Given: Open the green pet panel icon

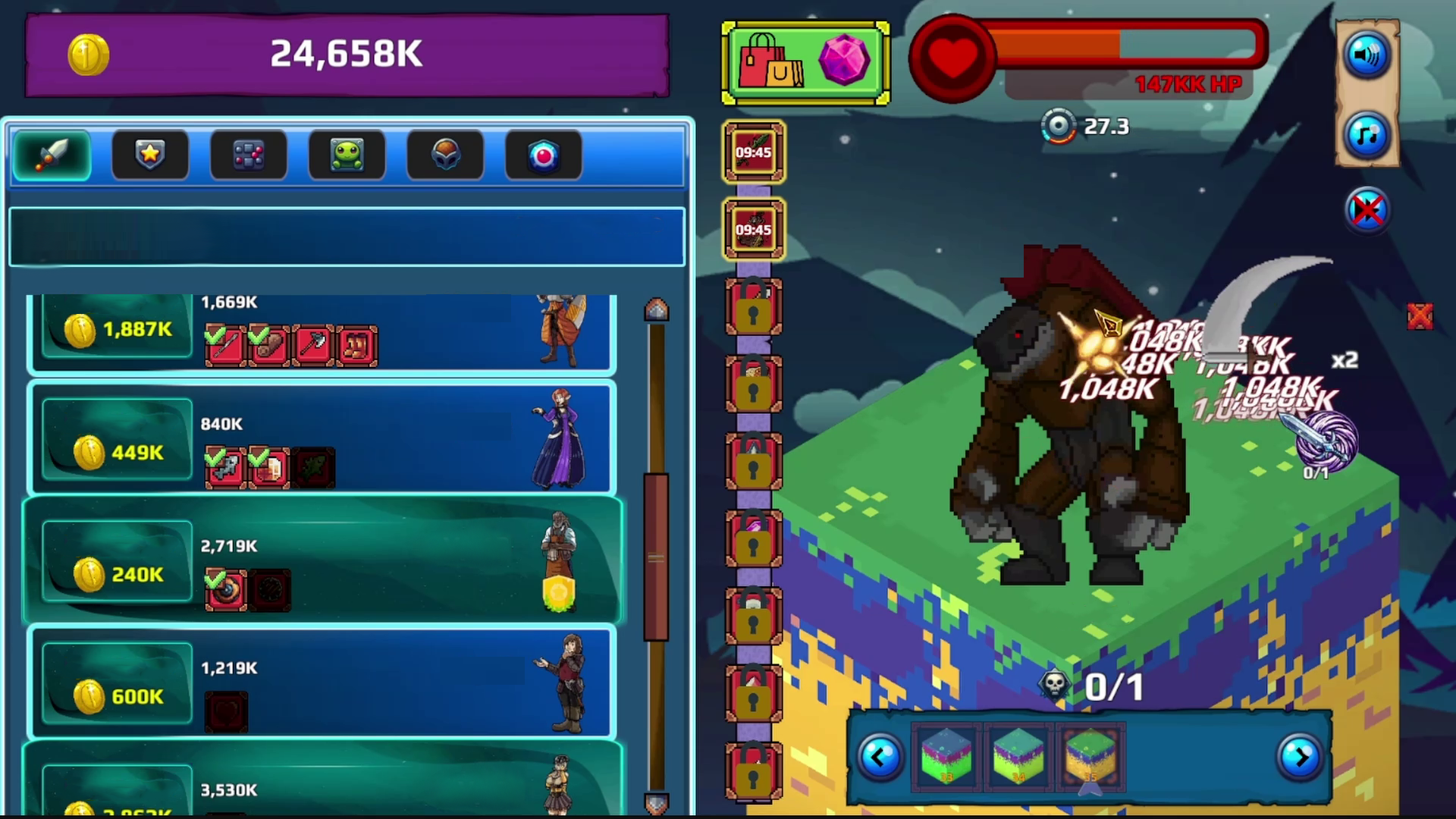Looking at the screenshot, I should tap(347, 154).
